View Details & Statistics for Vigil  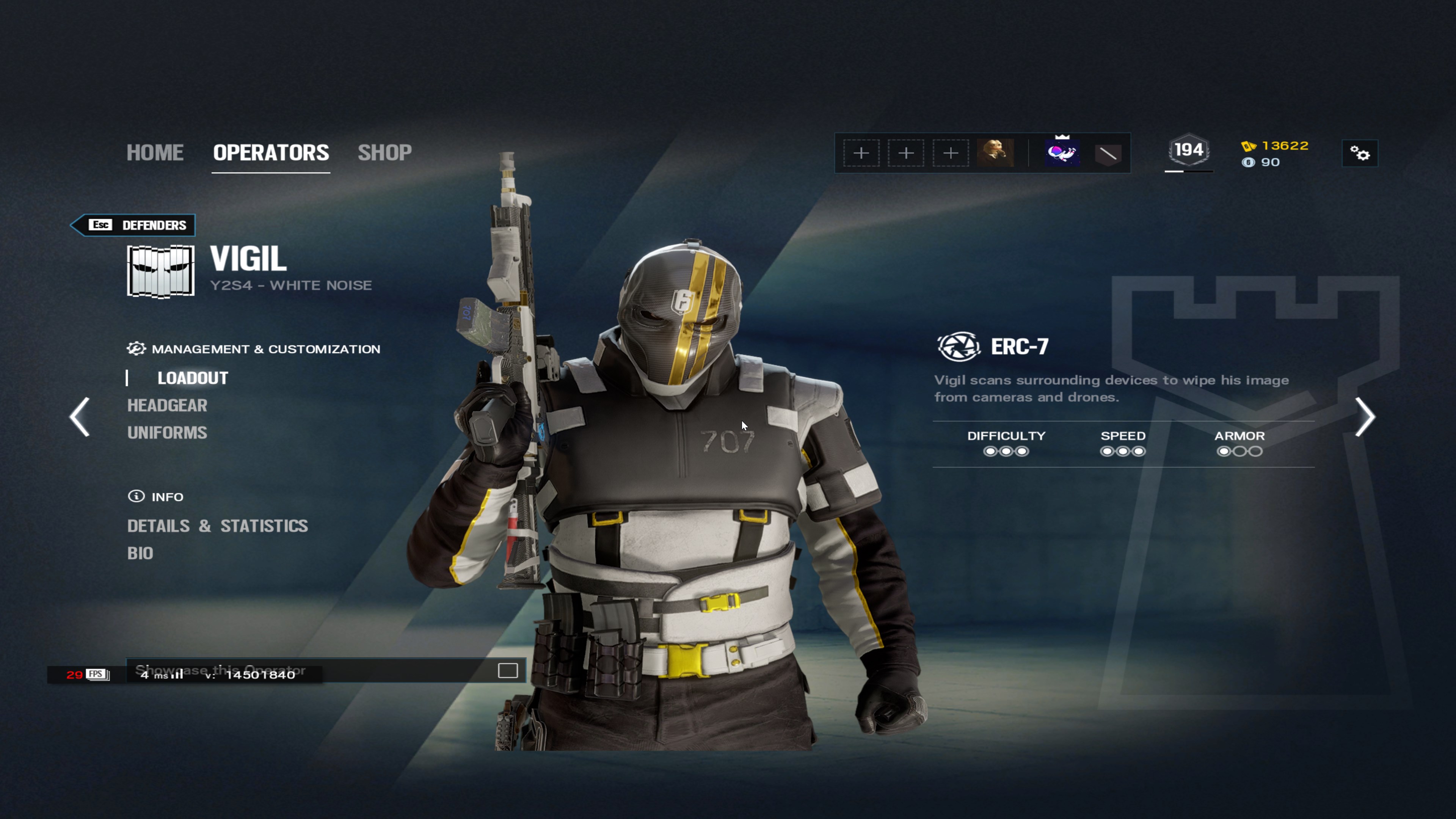[218, 526]
